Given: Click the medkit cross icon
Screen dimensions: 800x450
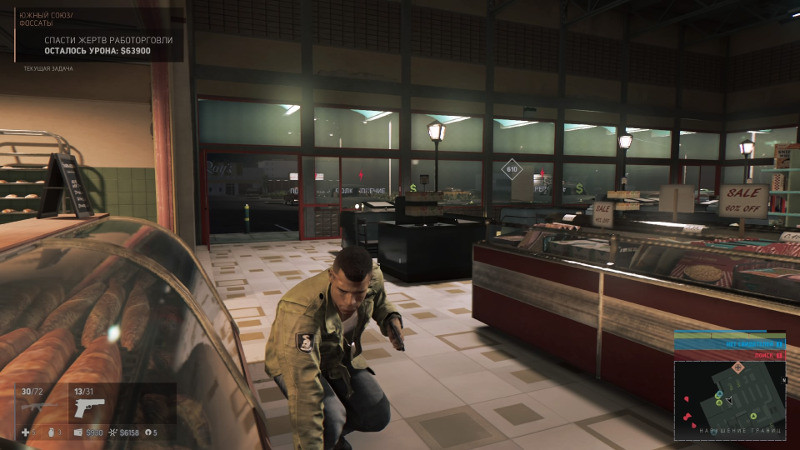Looking at the screenshot, I should click(x=26, y=432).
